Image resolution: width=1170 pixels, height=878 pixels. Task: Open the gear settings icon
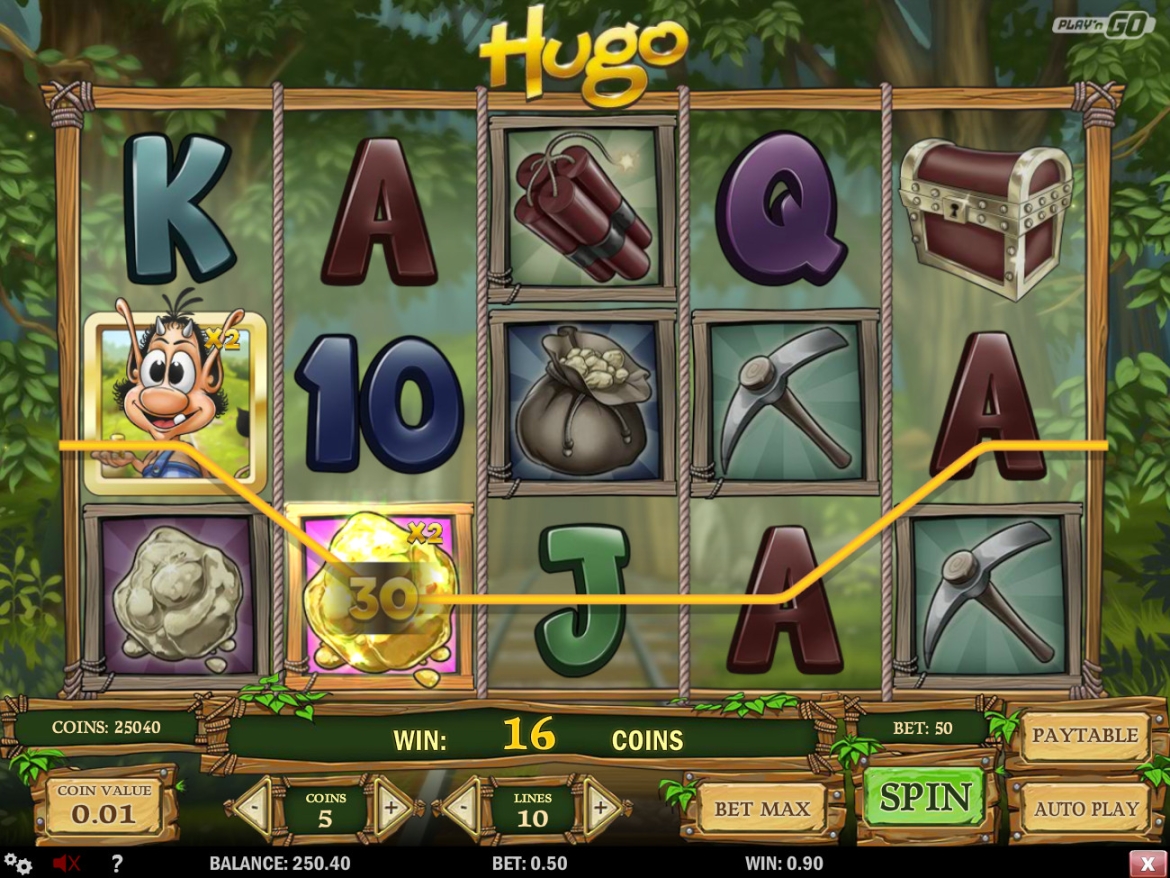click(x=18, y=863)
